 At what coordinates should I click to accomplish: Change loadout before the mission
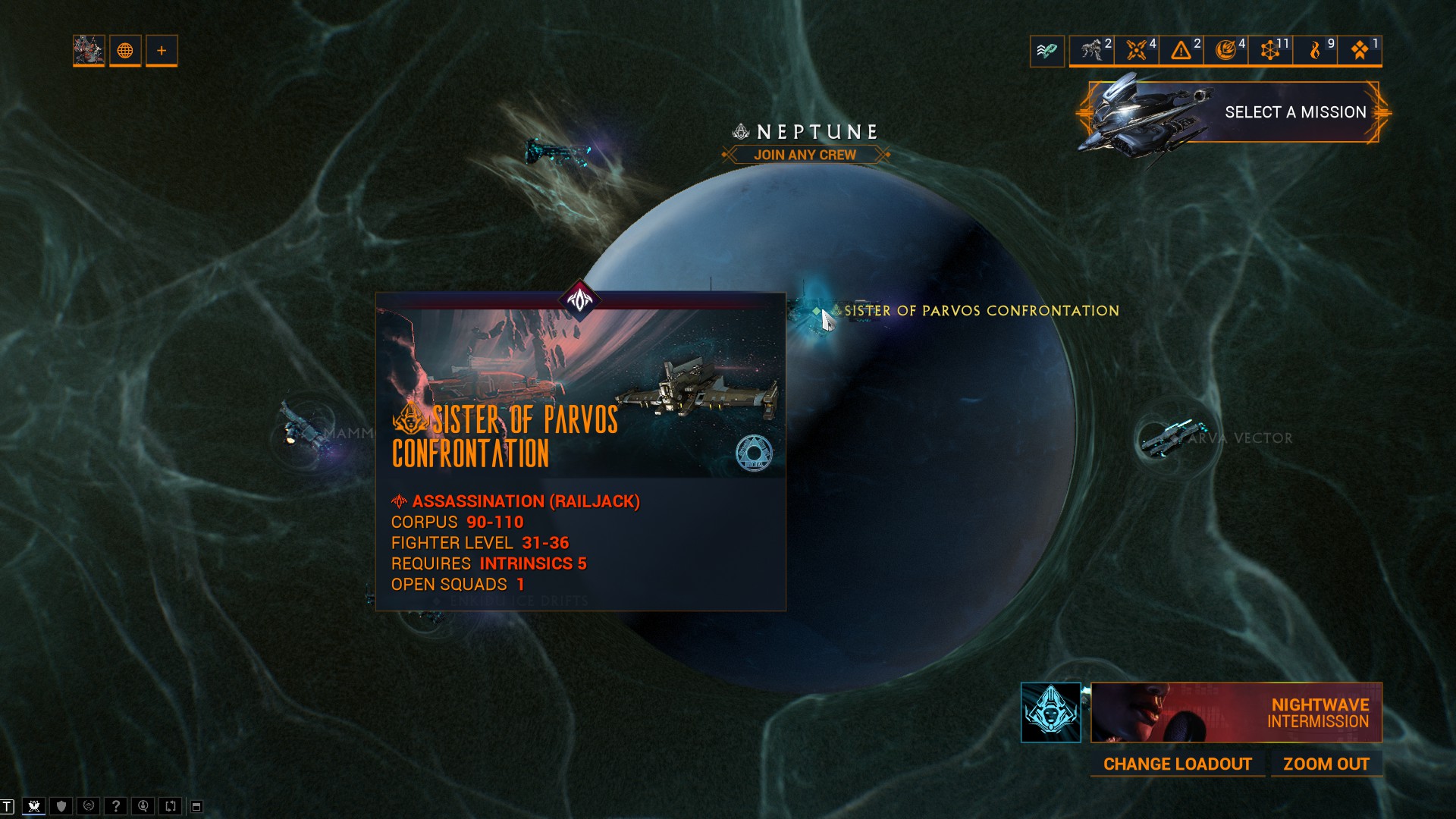(x=1177, y=764)
